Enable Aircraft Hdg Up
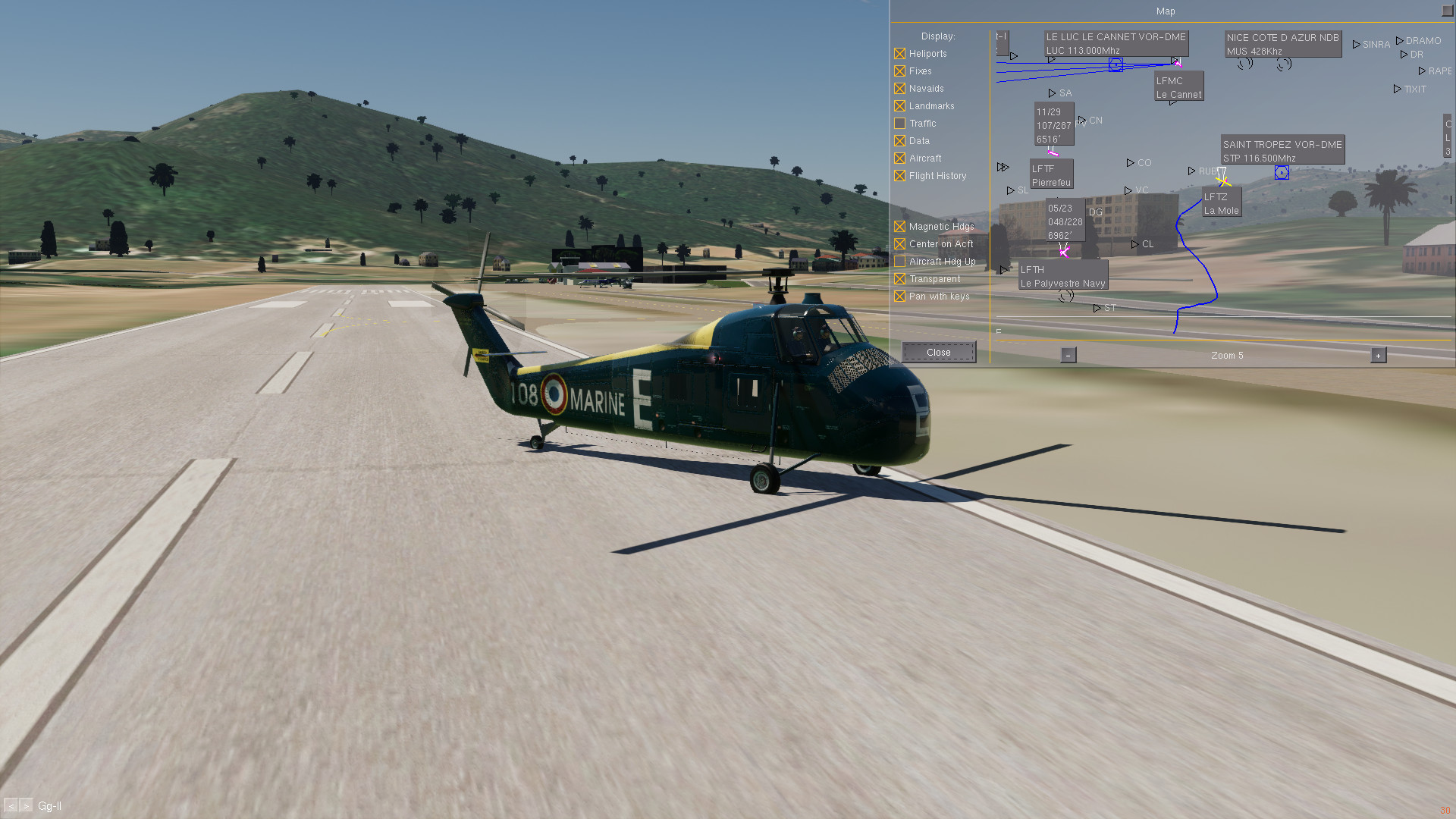1456x819 pixels. click(899, 262)
